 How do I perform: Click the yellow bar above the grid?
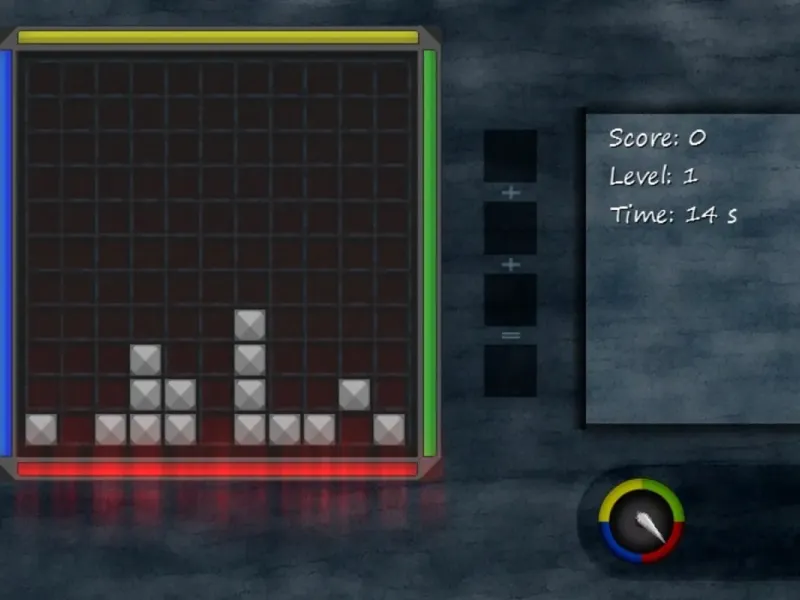coord(218,37)
